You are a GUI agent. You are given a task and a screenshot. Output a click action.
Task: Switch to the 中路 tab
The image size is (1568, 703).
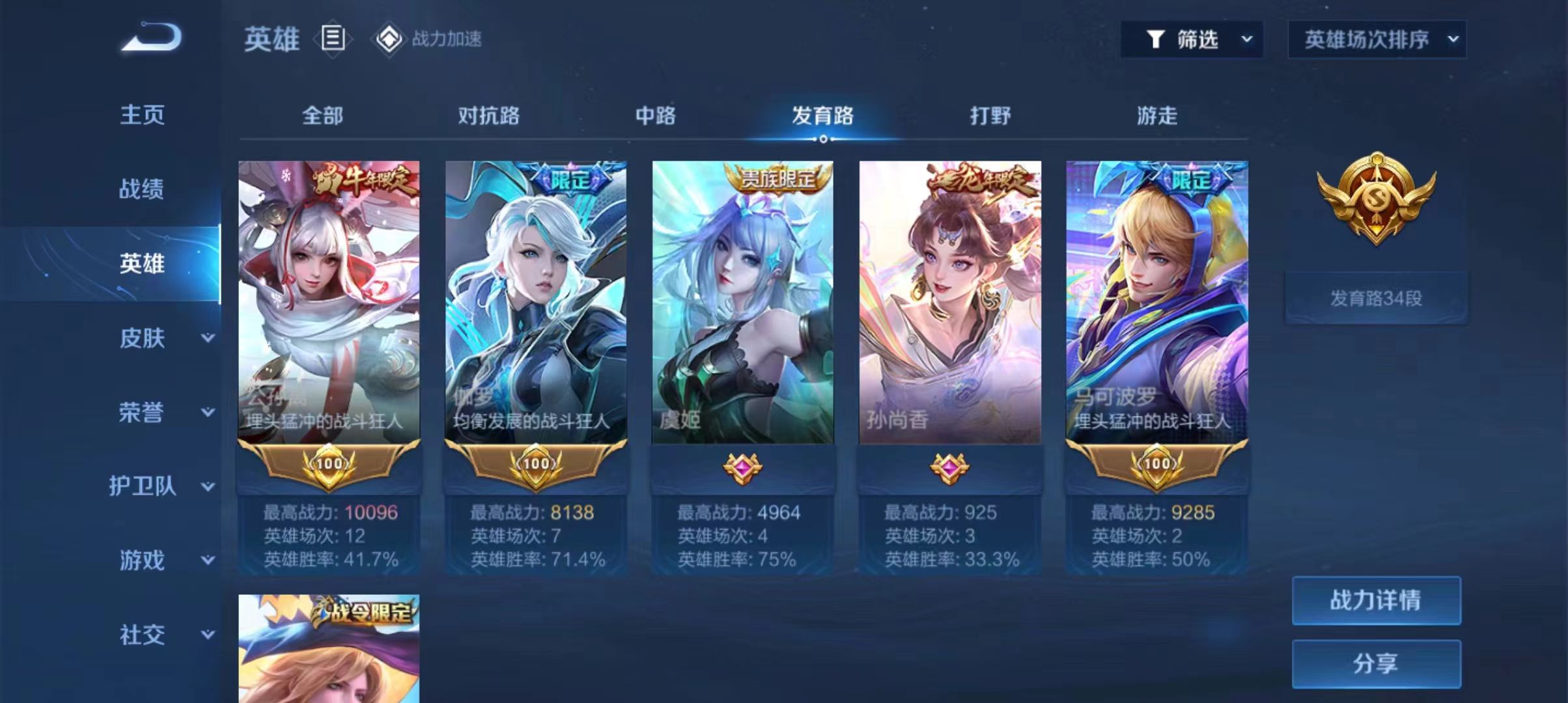click(656, 116)
